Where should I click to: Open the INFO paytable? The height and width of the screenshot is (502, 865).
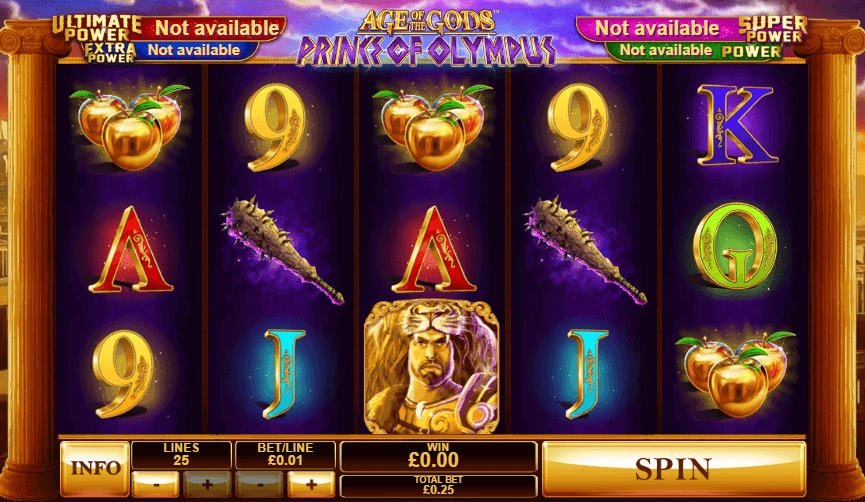94,468
